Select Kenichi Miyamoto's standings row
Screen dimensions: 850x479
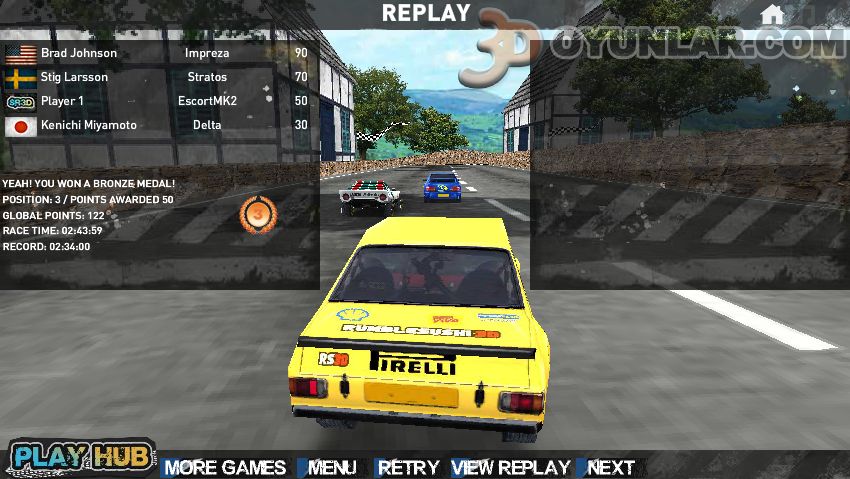[158, 126]
